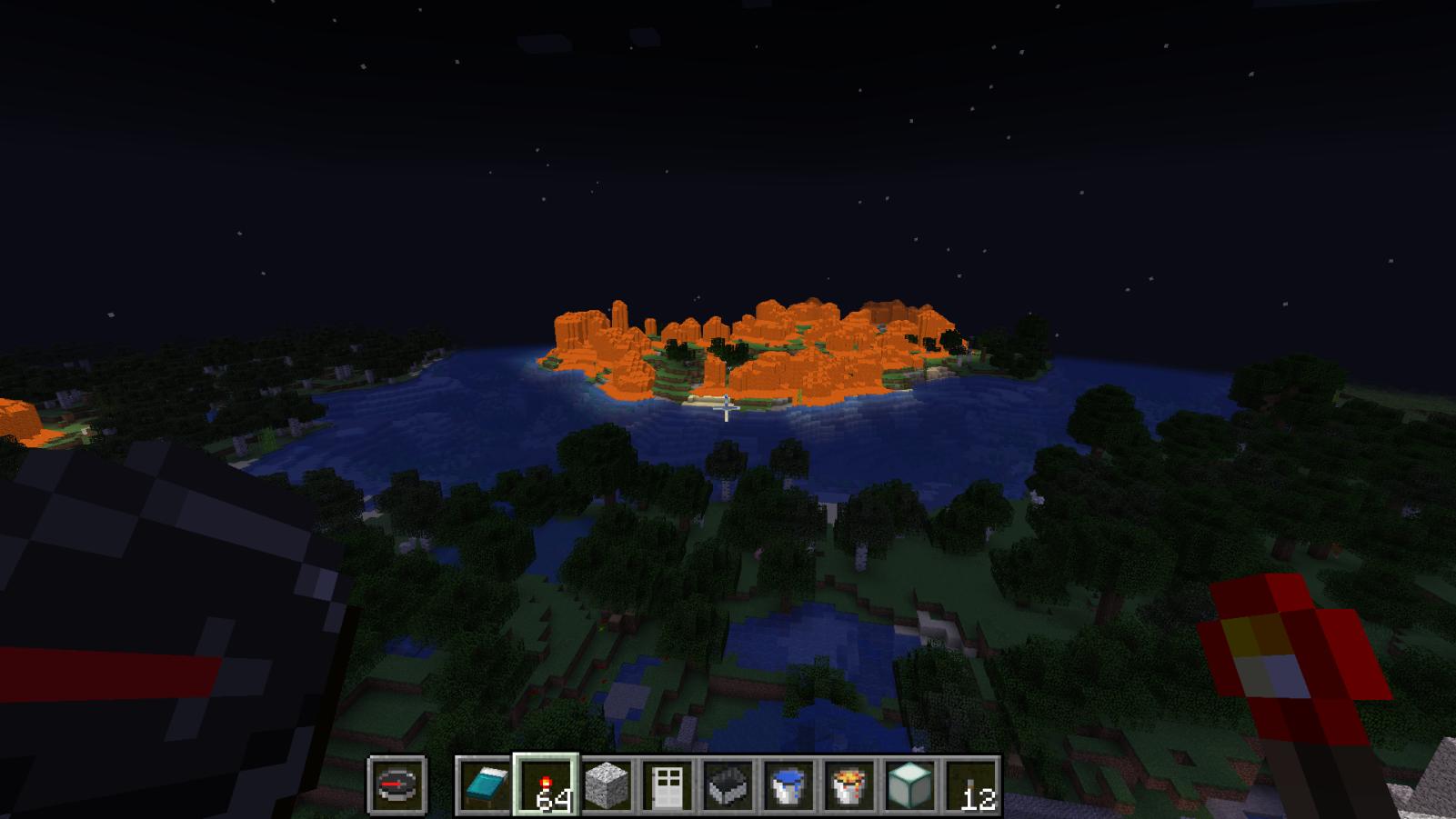Select the compass in the offhand slot

coord(397,784)
